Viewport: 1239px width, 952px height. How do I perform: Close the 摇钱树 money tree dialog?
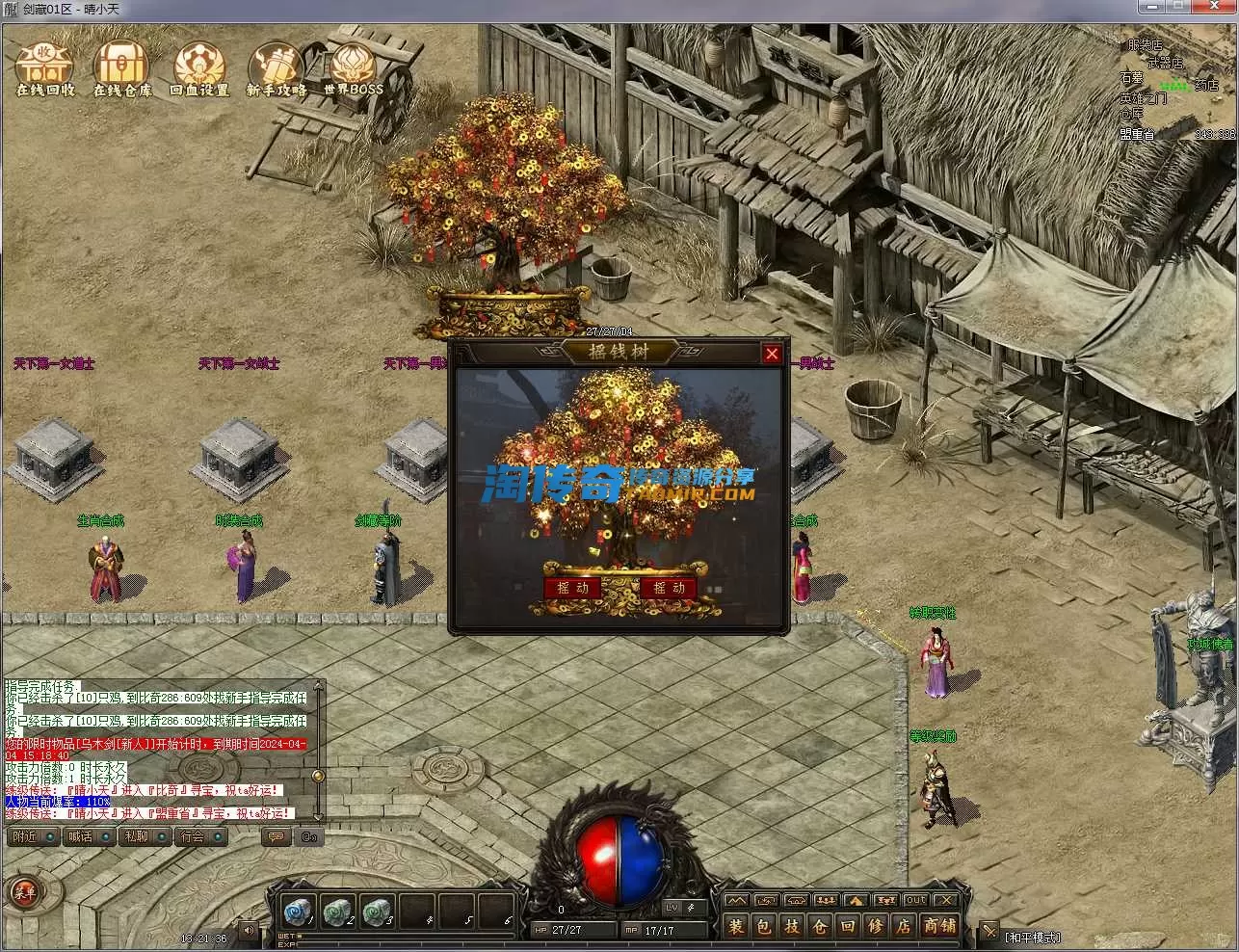coord(772,354)
